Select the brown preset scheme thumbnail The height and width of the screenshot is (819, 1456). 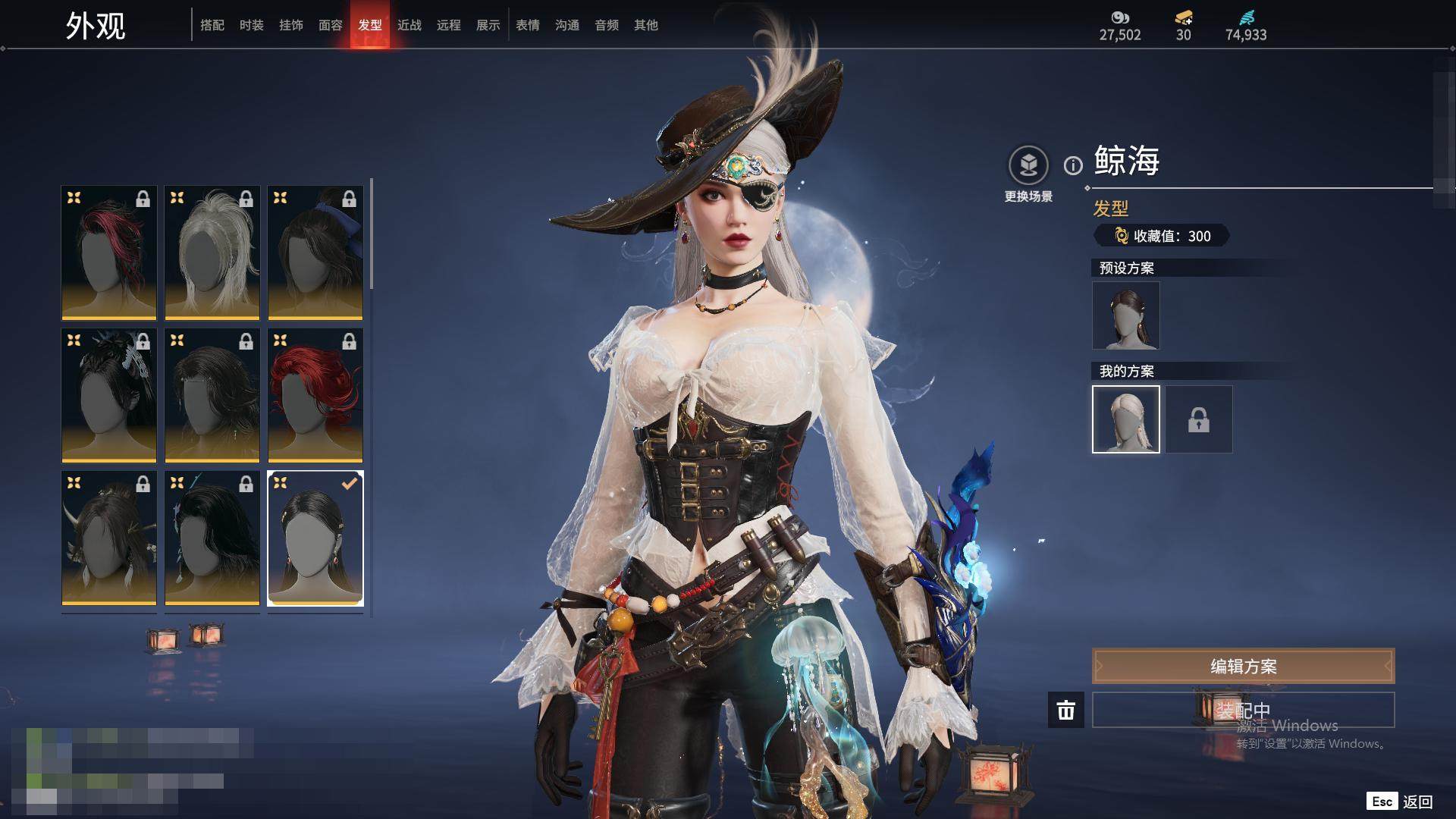point(1126,315)
